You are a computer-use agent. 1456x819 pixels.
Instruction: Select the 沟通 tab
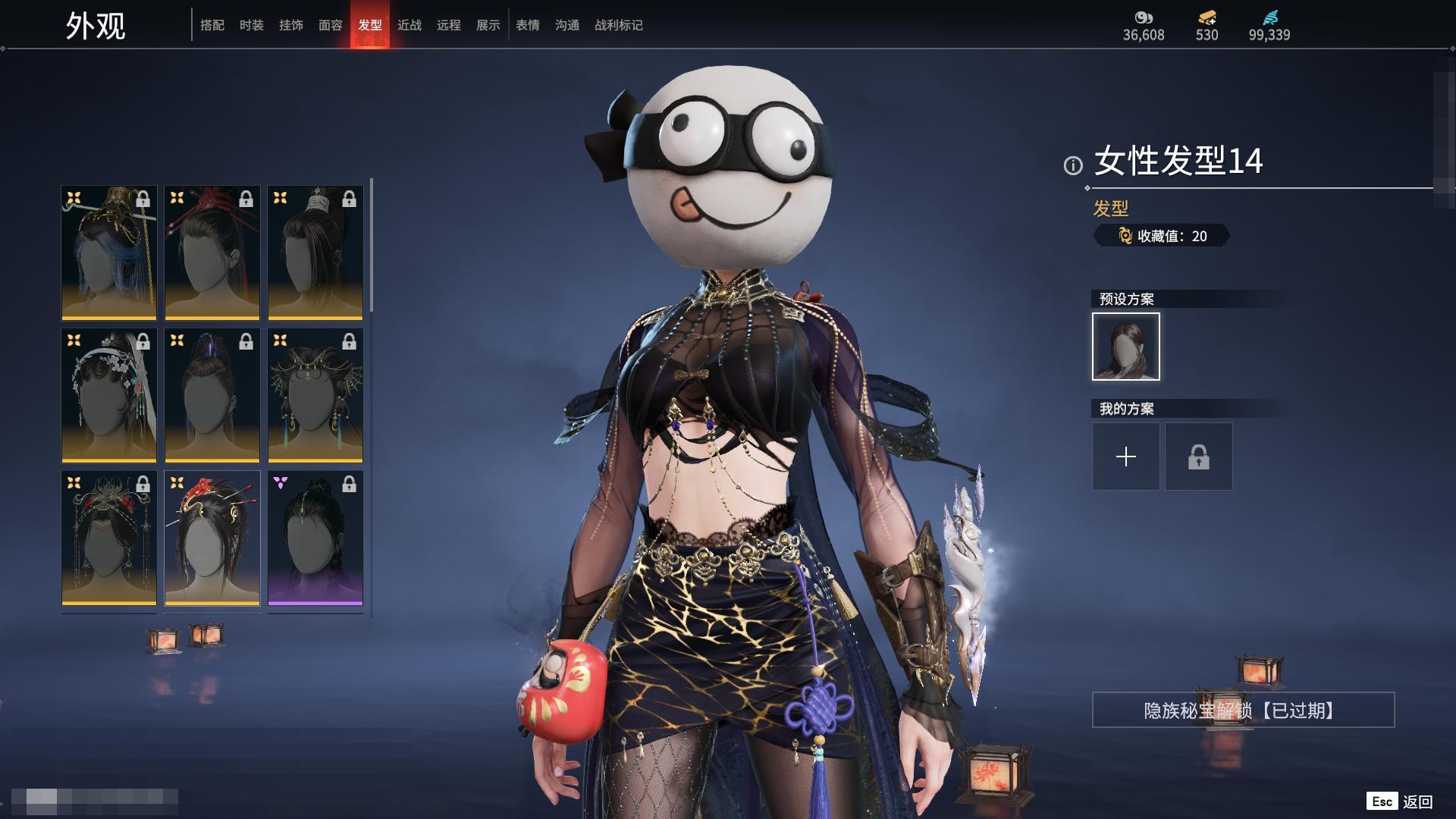click(x=567, y=25)
